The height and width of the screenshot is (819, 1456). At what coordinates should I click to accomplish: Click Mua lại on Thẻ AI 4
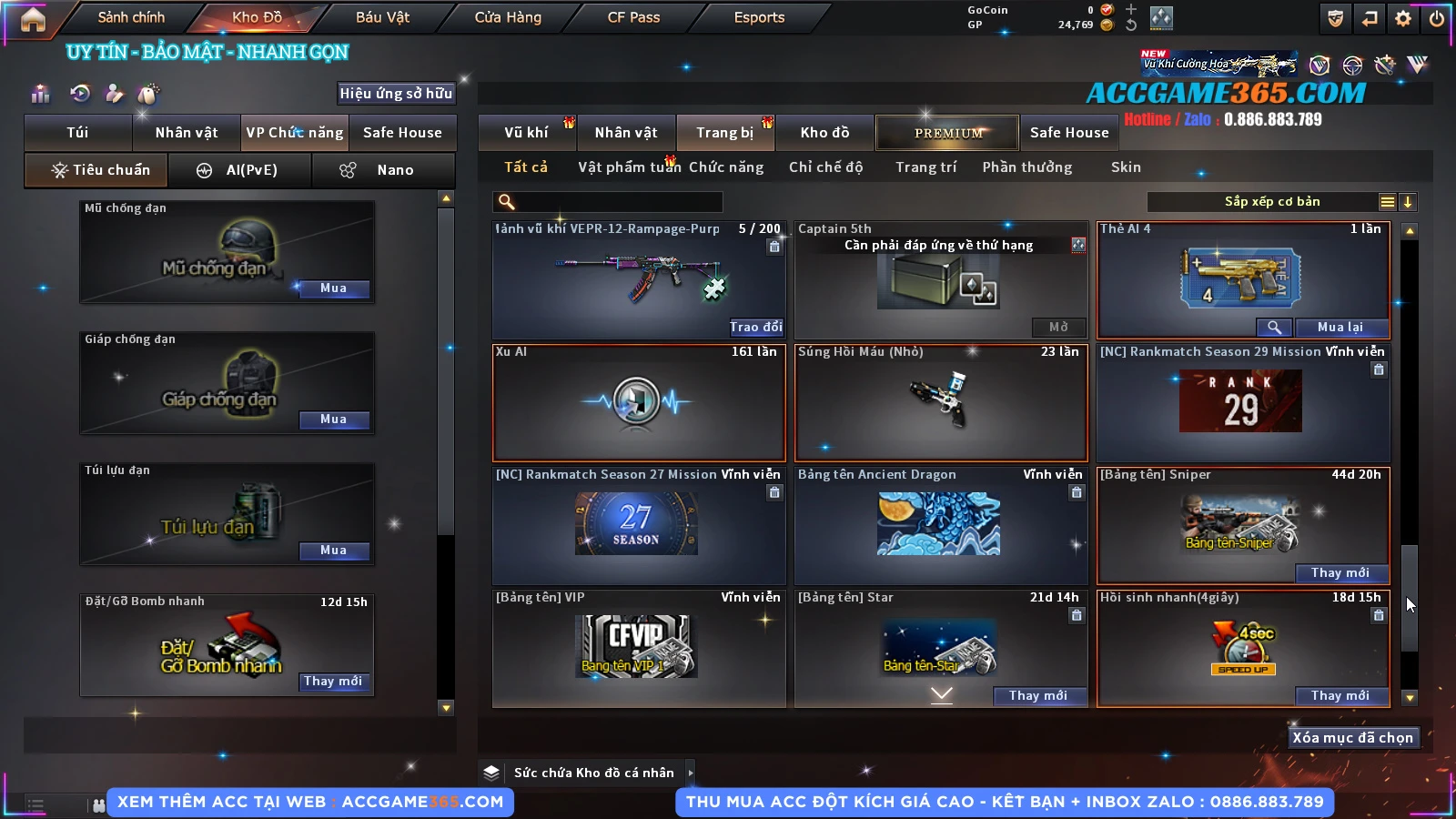pyautogui.click(x=1340, y=328)
